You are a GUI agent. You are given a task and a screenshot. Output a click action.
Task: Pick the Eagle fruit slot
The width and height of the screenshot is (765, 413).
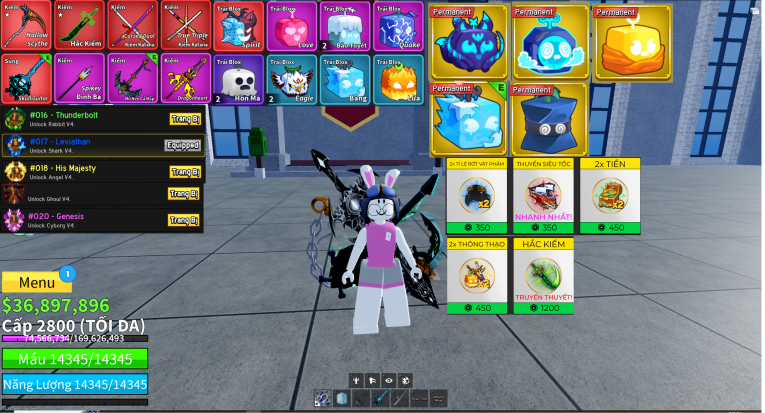pos(290,78)
